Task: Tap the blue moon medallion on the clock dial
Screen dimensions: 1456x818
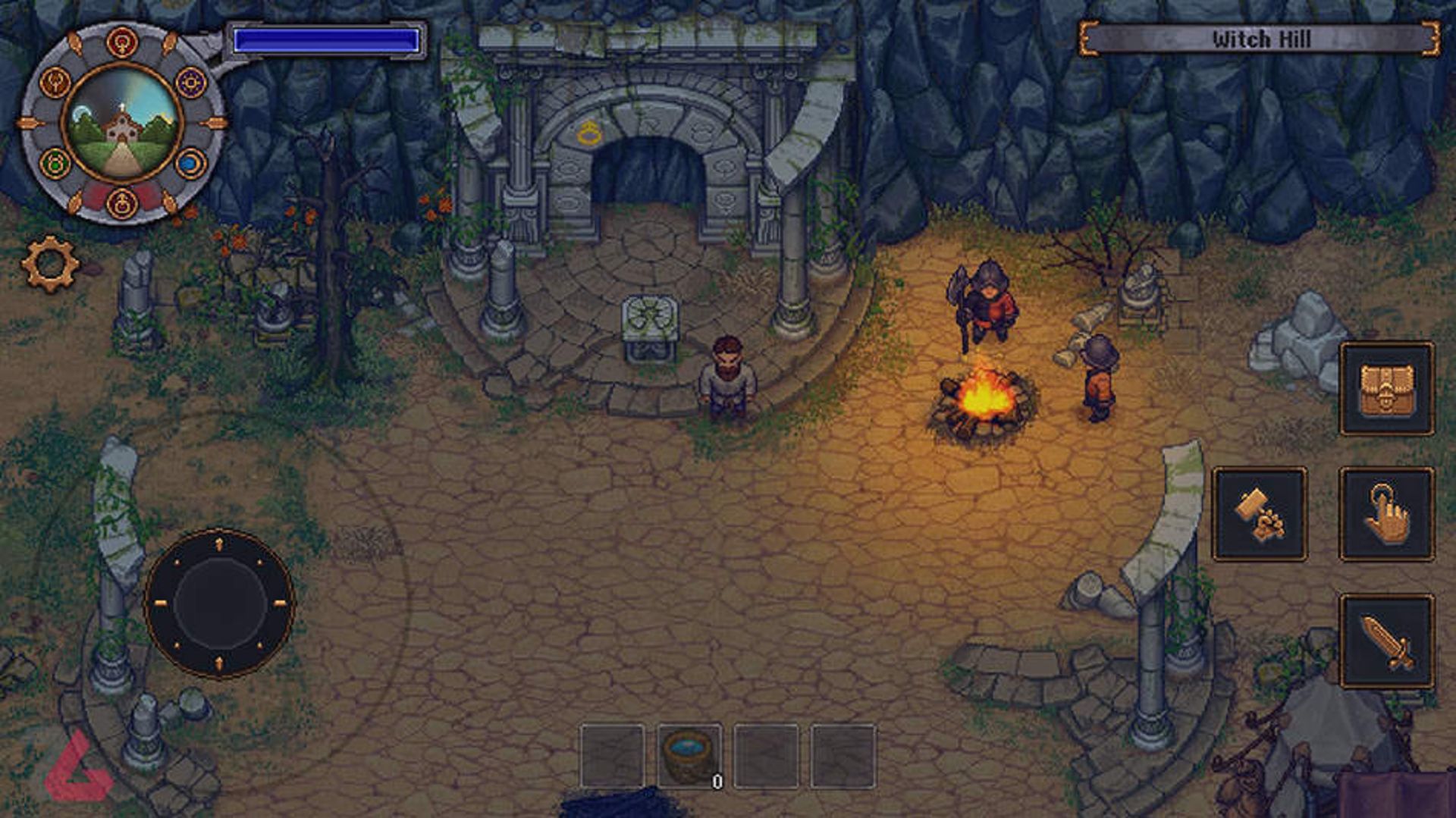Action: 190,164
